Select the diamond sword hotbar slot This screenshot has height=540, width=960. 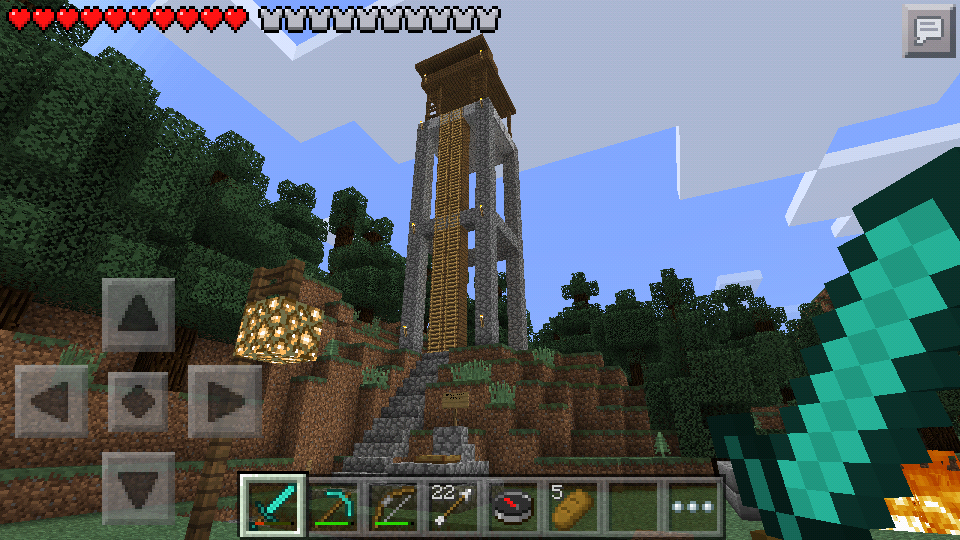pyautogui.click(x=273, y=506)
